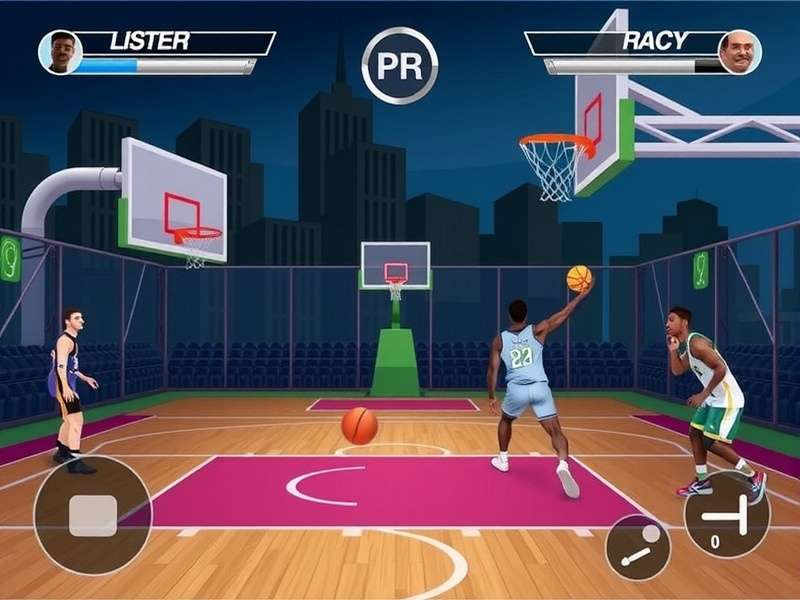Select Lister's player portrait

coord(60,52)
